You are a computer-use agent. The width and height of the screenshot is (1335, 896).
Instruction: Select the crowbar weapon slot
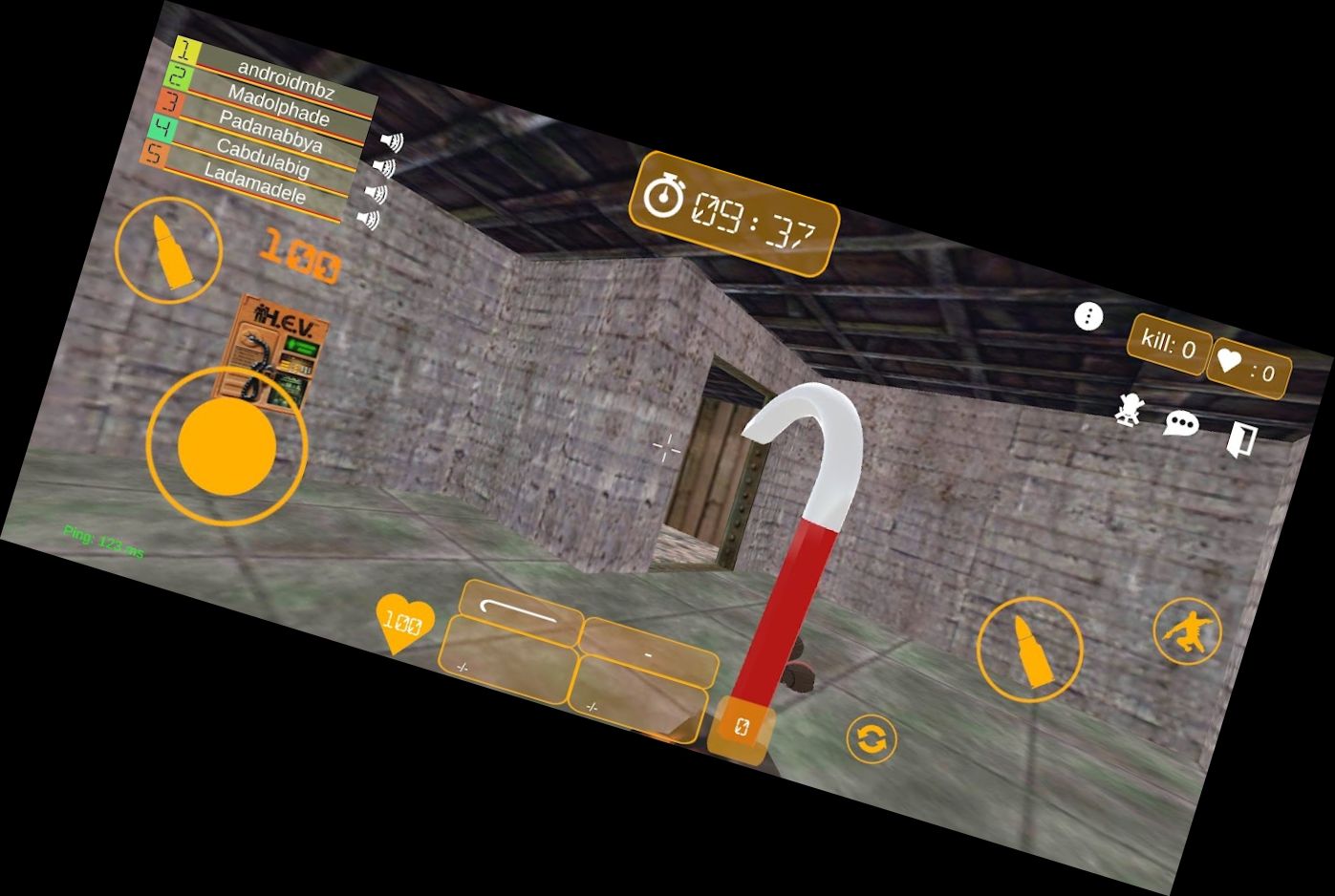pyautogui.click(x=521, y=613)
